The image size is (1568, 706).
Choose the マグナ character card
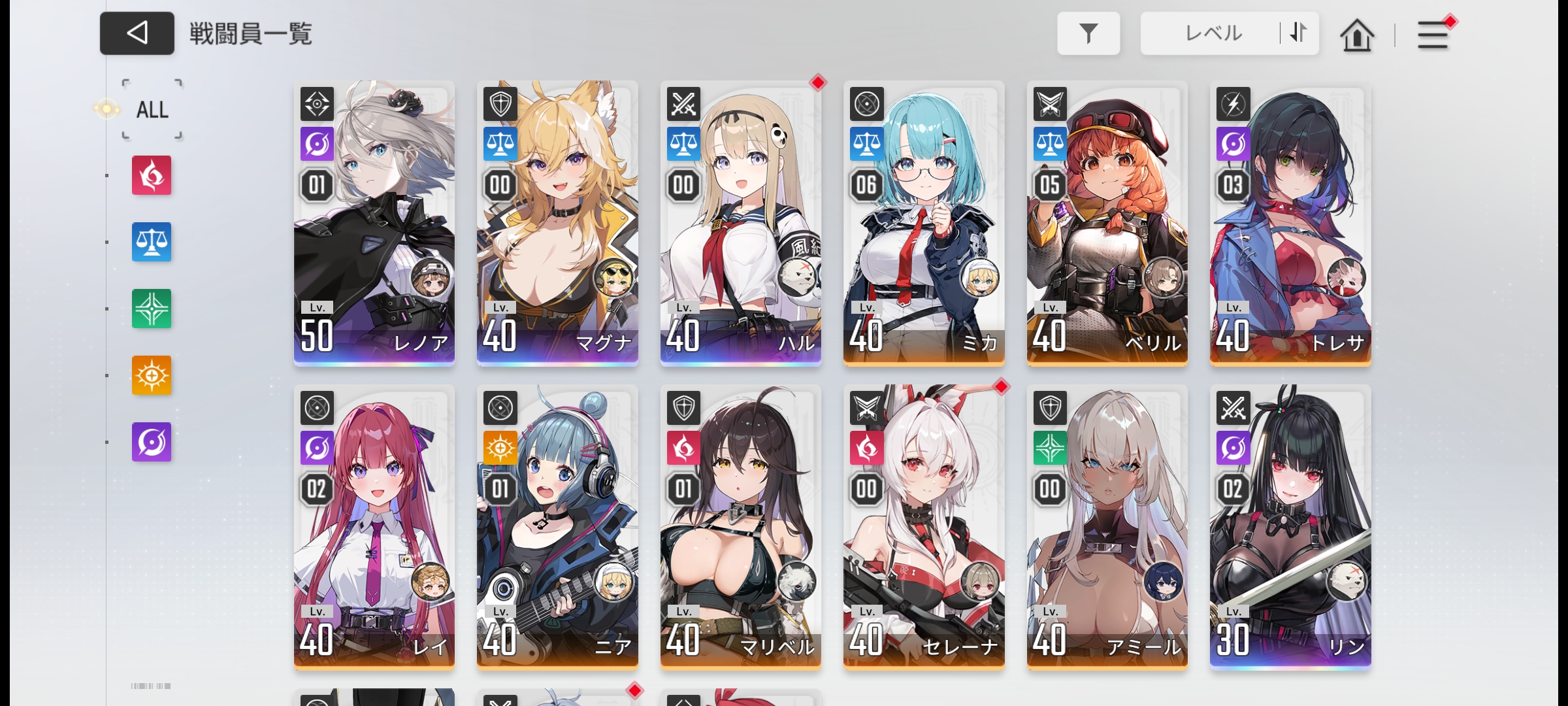[557, 222]
